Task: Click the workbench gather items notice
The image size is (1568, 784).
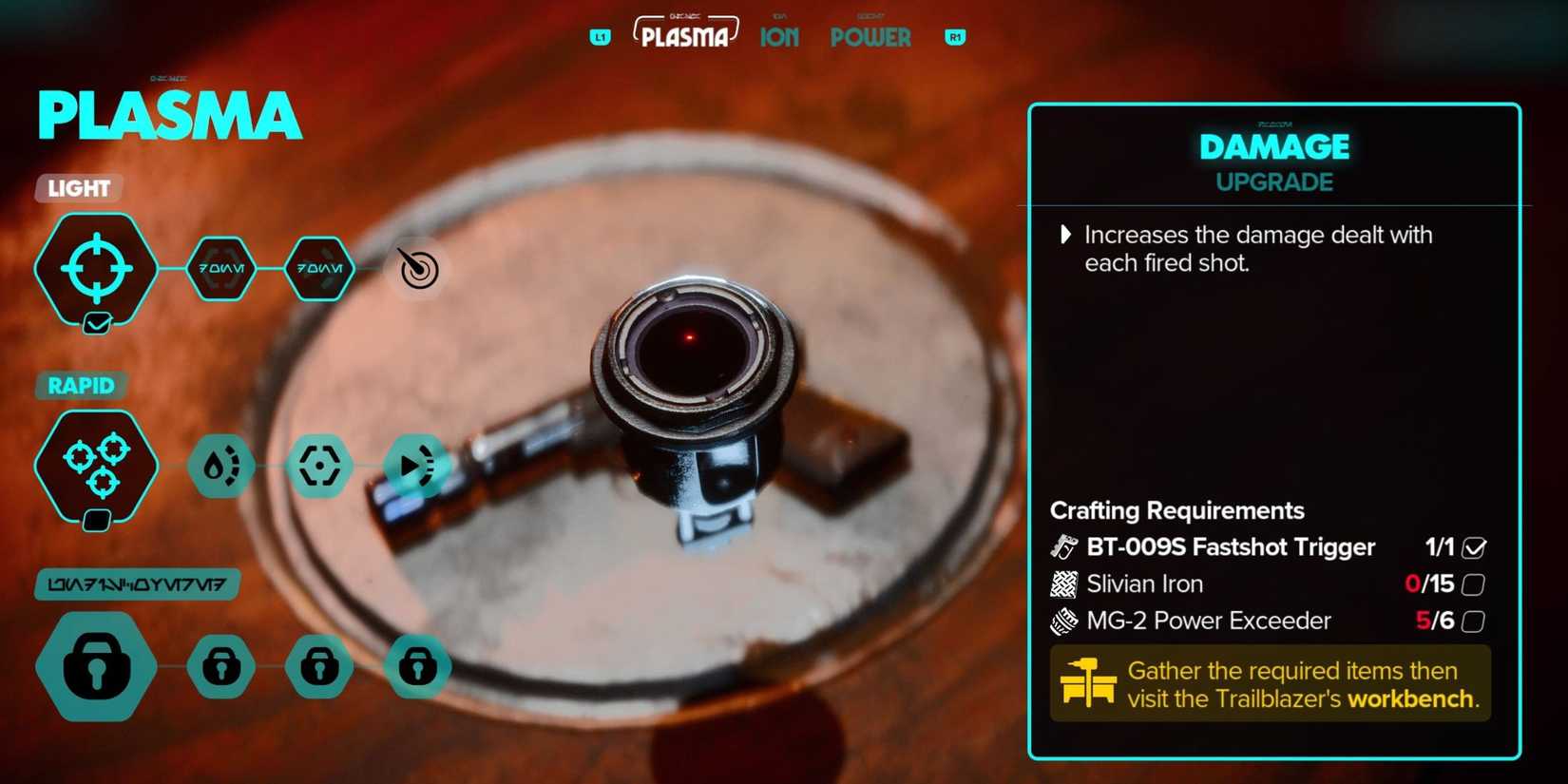Action: pyautogui.click(x=1270, y=683)
